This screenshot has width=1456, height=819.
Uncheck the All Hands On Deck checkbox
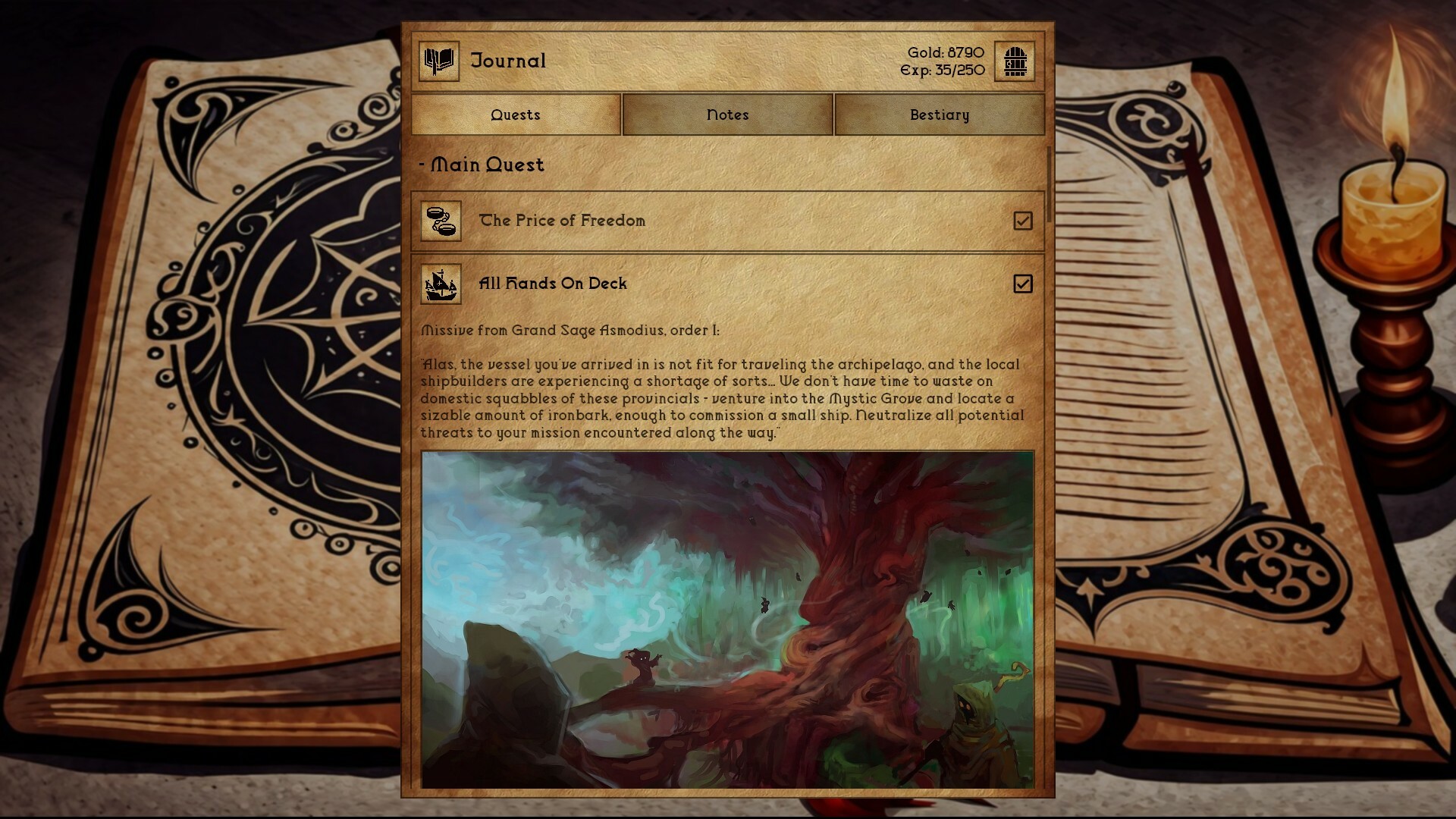tap(1024, 284)
